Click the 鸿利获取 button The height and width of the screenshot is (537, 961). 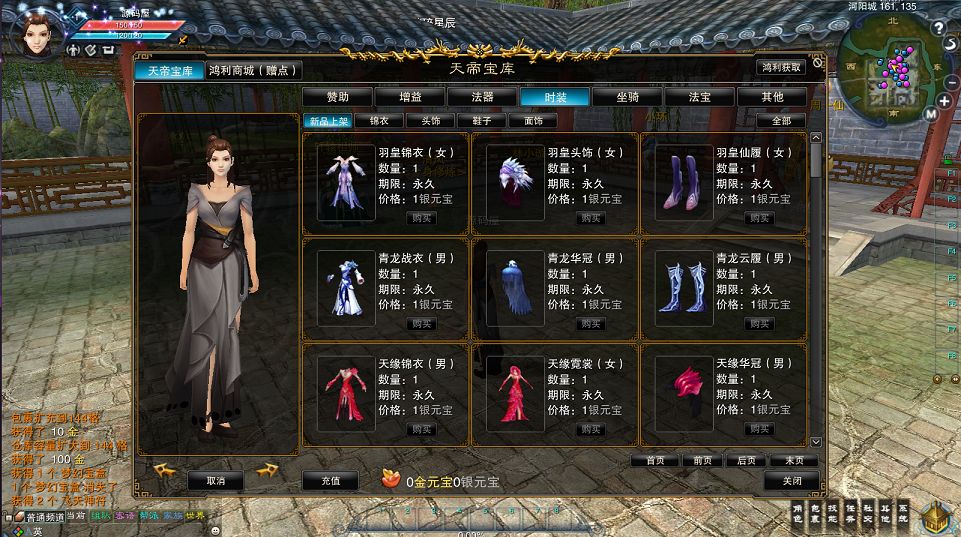[781, 68]
